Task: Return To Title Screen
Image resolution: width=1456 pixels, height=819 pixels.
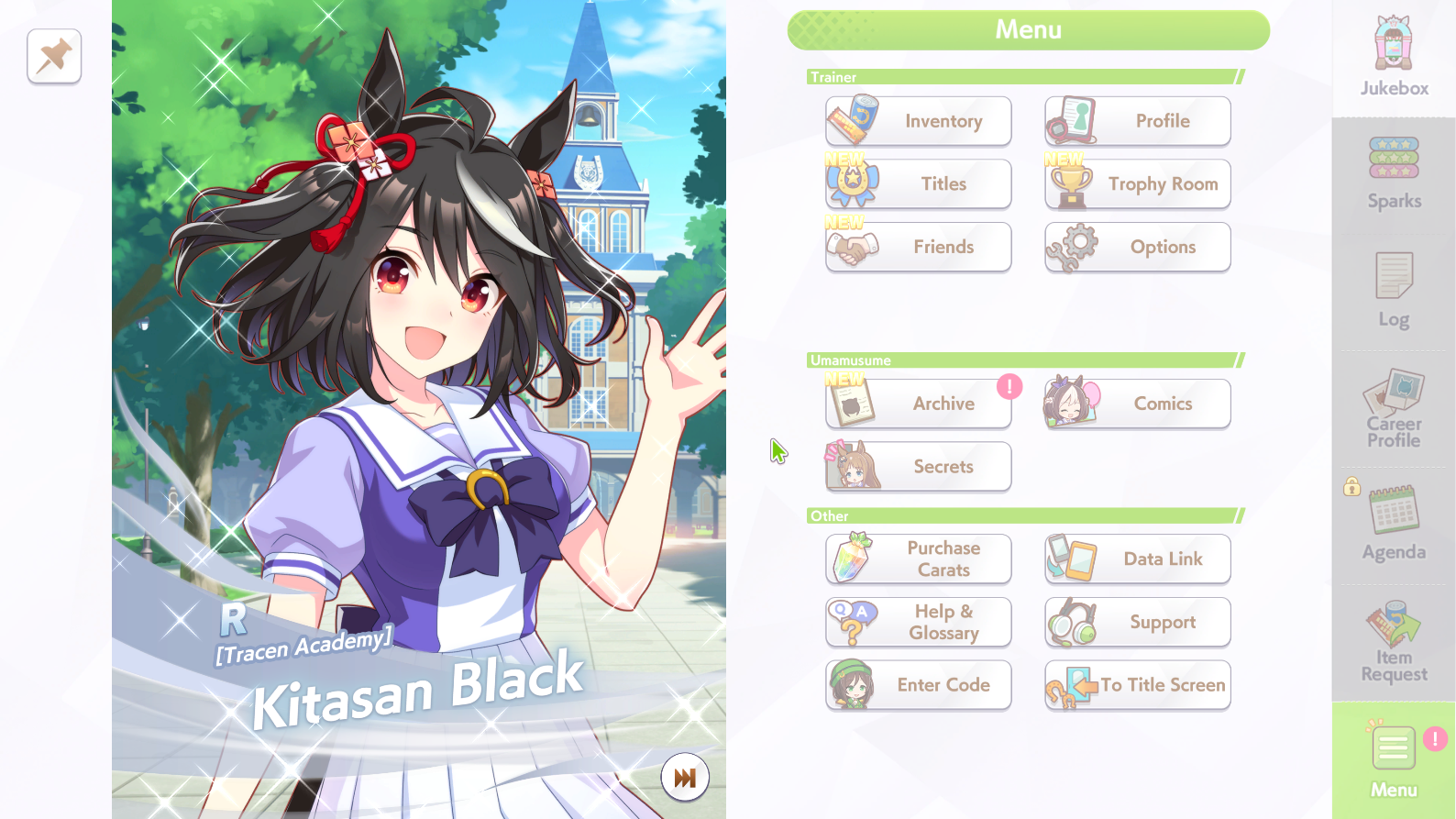Action: (x=1138, y=685)
